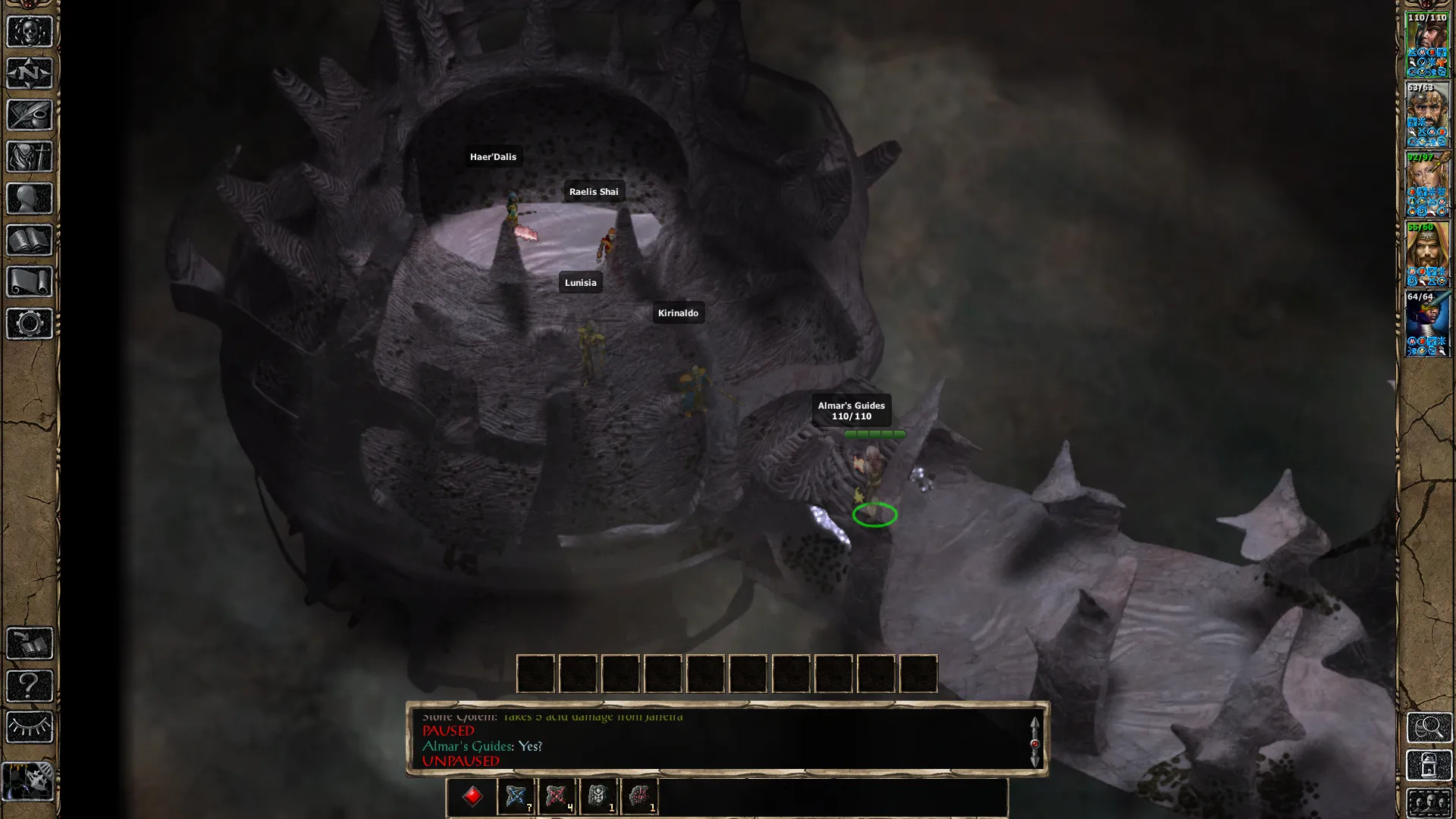Select the first party portrait with 110/110 HP
Viewport: 1456px width, 819px height.
click(x=1427, y=45)
